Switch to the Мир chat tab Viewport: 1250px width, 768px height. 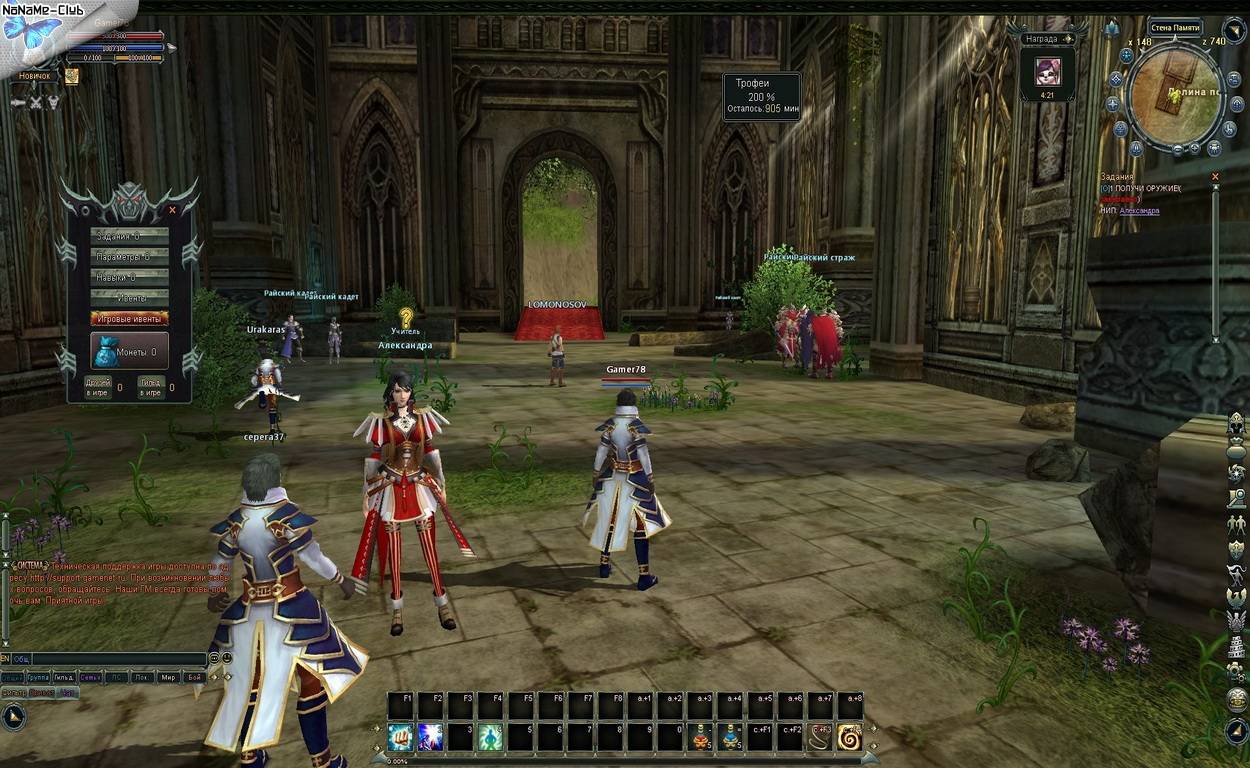point(168,677)
